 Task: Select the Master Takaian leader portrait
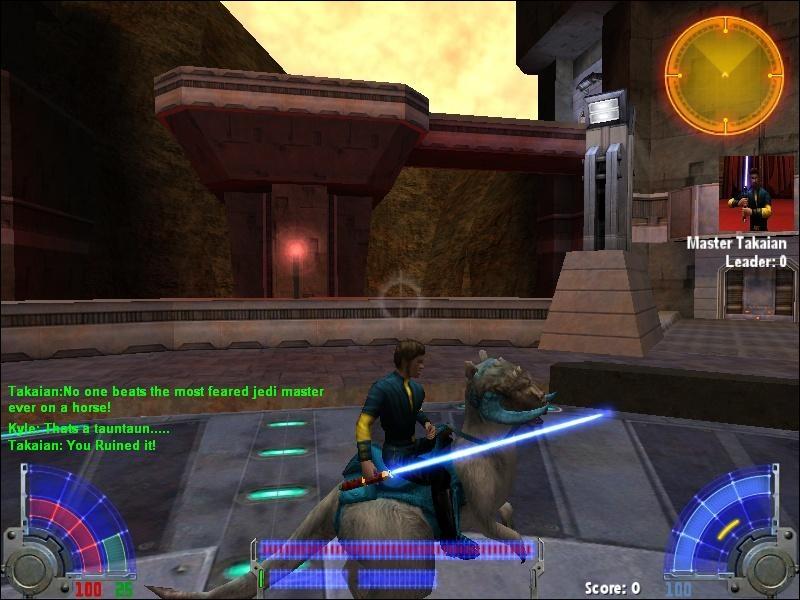pos(757,194)
